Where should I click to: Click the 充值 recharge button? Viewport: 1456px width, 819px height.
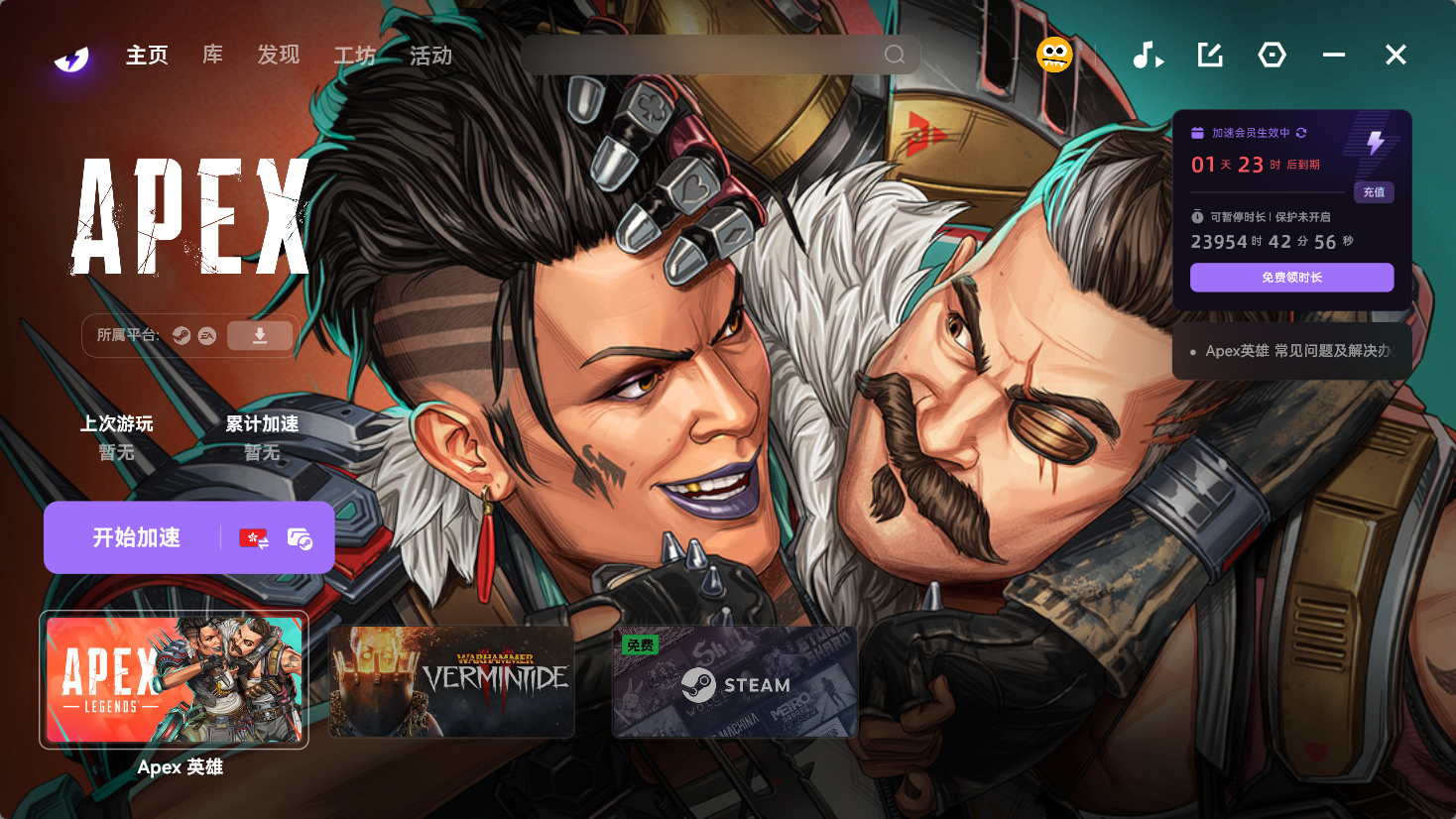click(1374, 192)
